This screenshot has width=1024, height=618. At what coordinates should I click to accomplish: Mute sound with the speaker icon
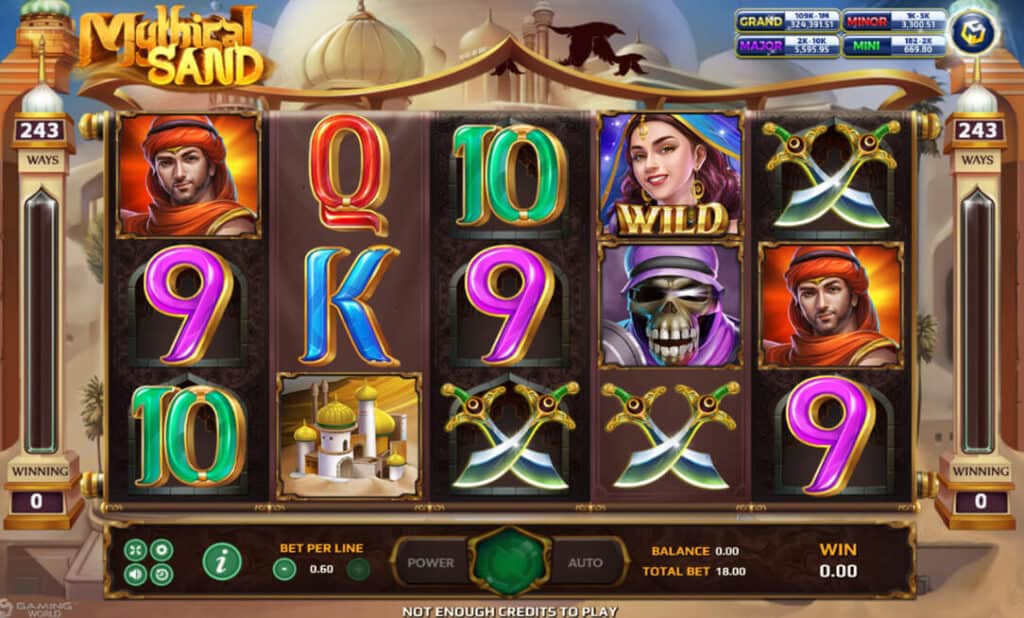(x=135, y=574)
